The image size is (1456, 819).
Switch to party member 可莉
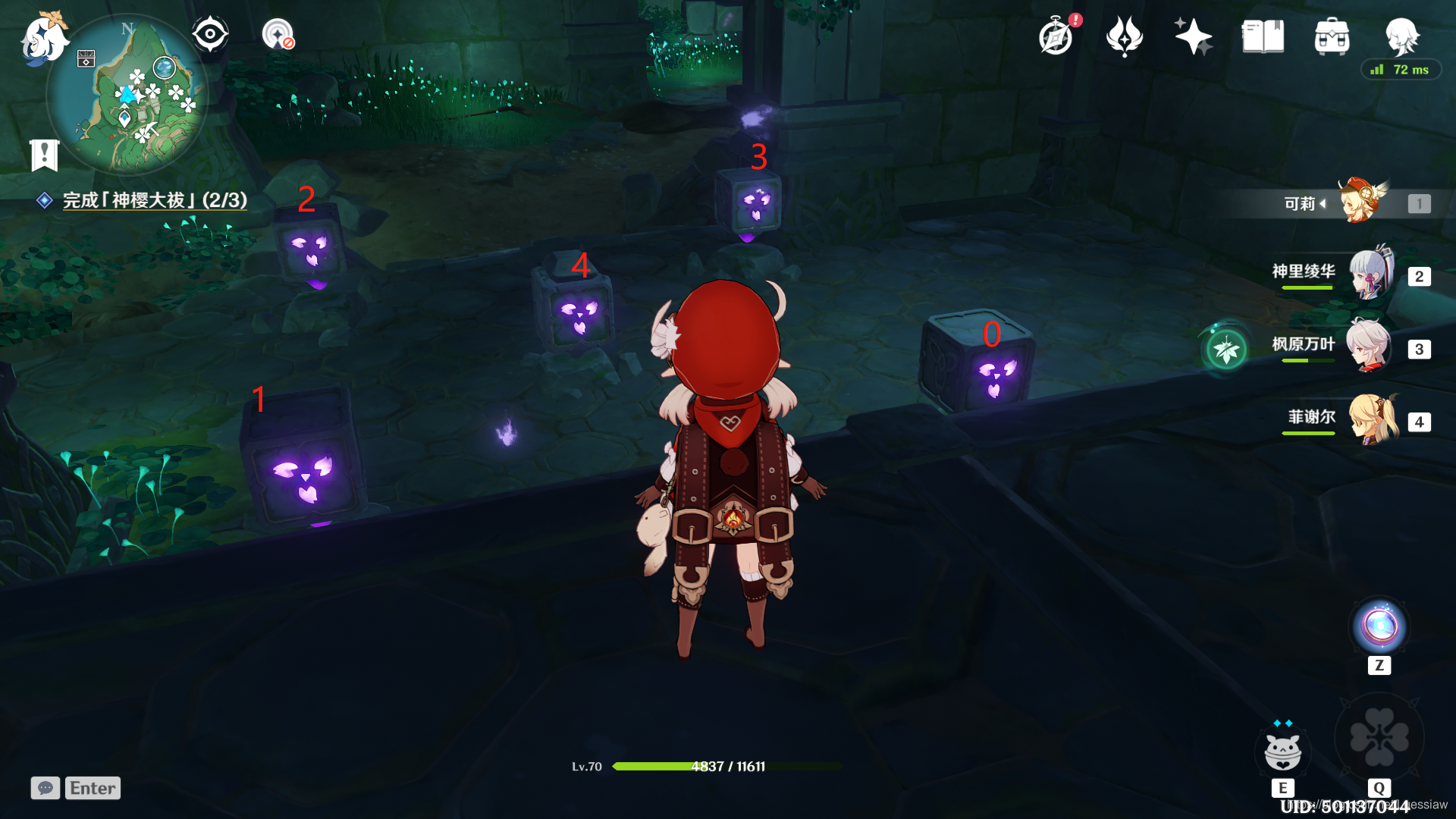(x=1363, y=202)
